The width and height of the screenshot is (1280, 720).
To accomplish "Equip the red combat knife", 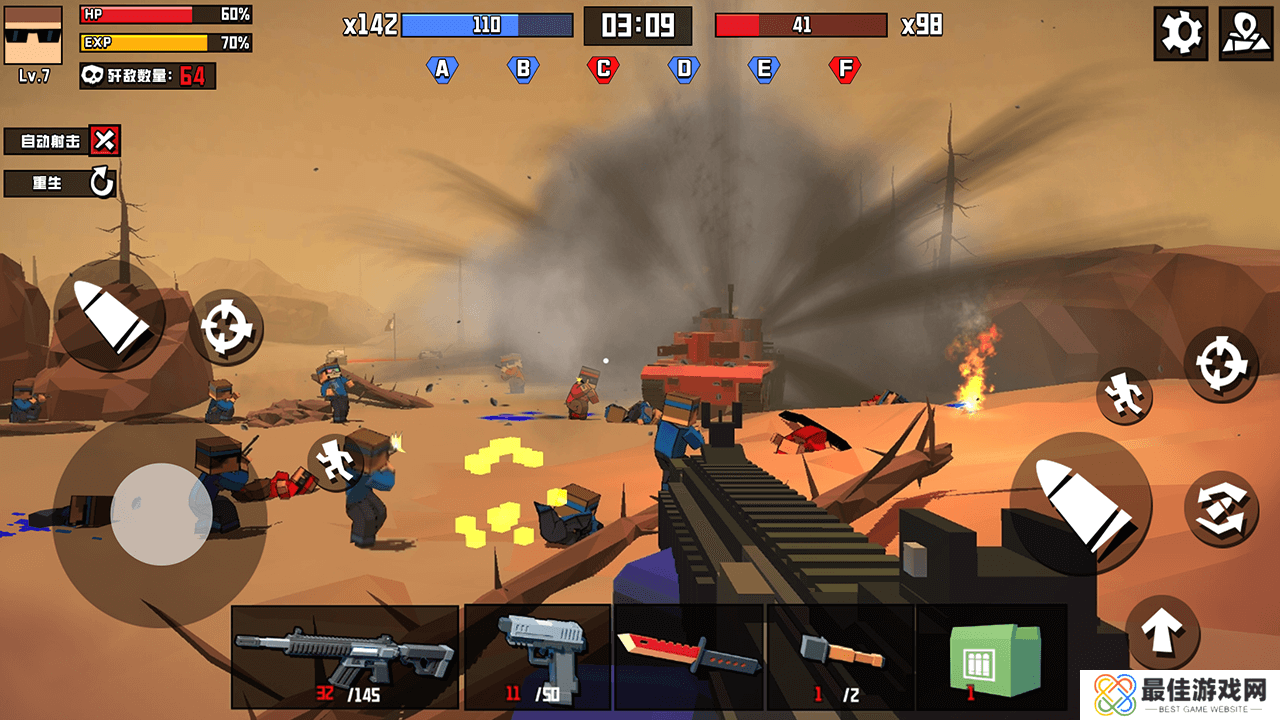I will click(689, 657).
